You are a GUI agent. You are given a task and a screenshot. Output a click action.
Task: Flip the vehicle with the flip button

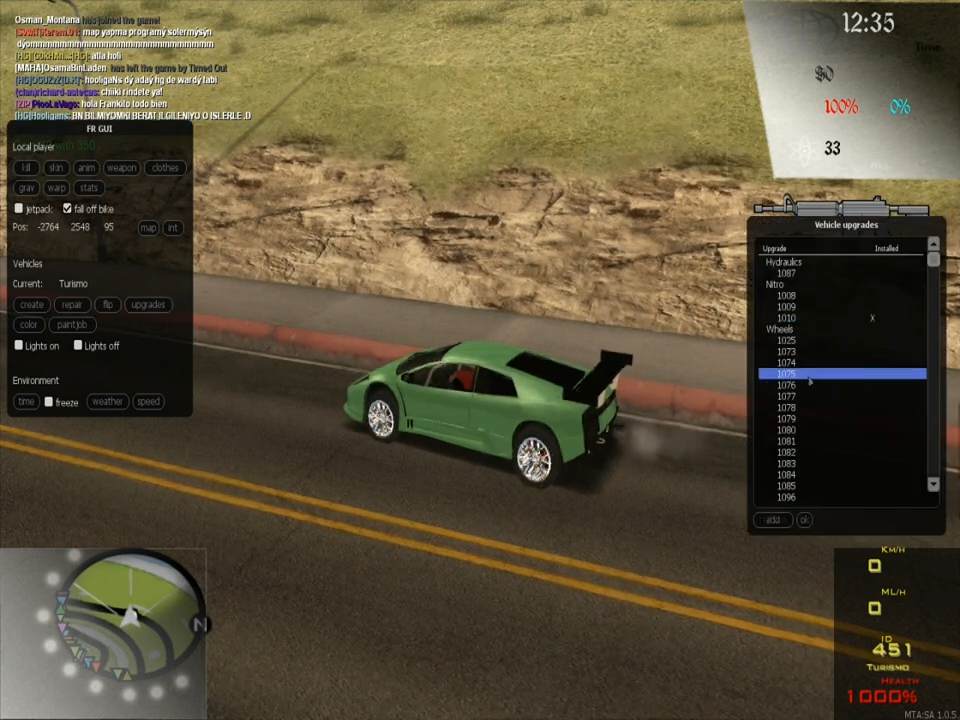point(108,305)
